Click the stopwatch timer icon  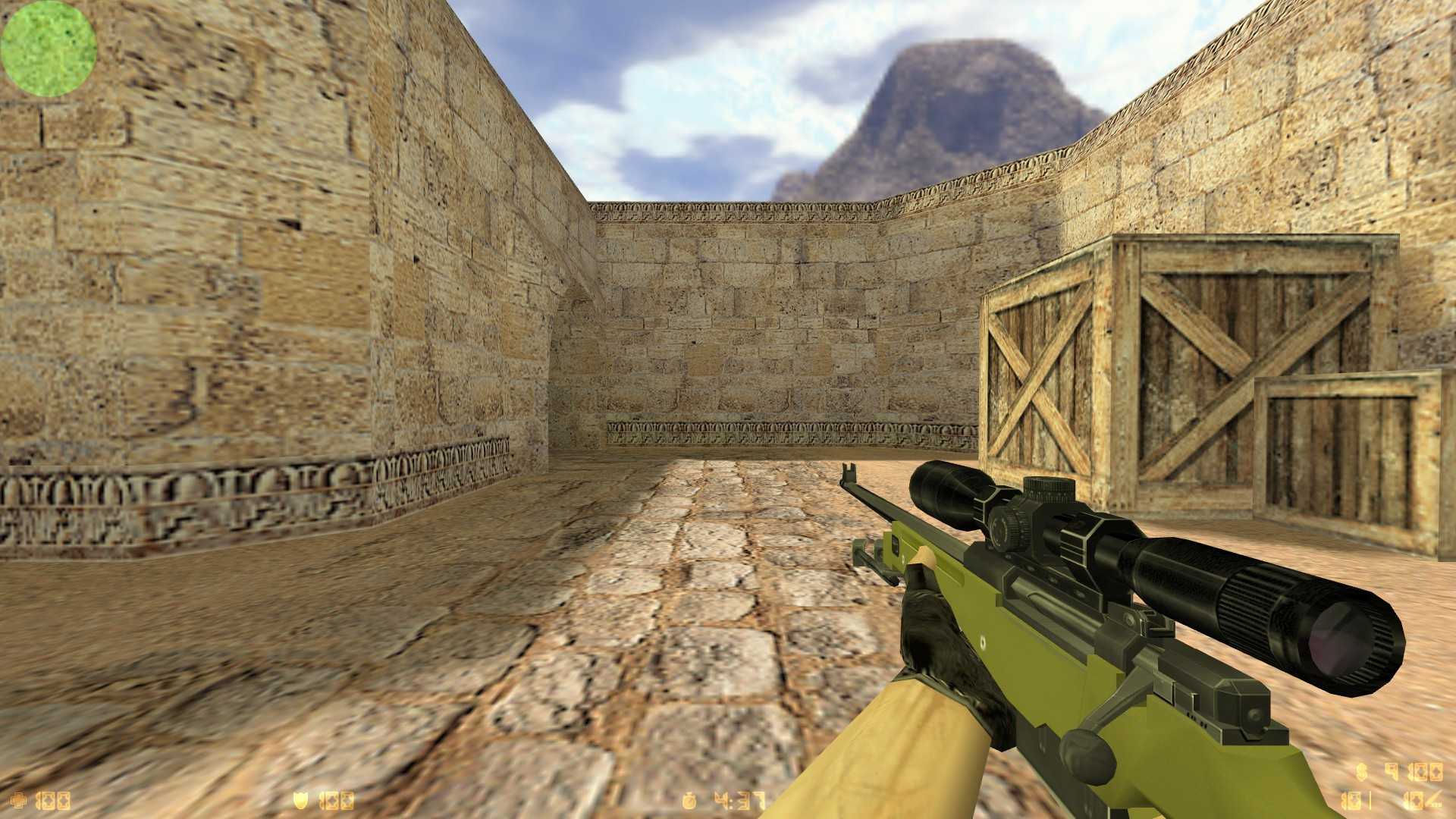click(689, 801)
